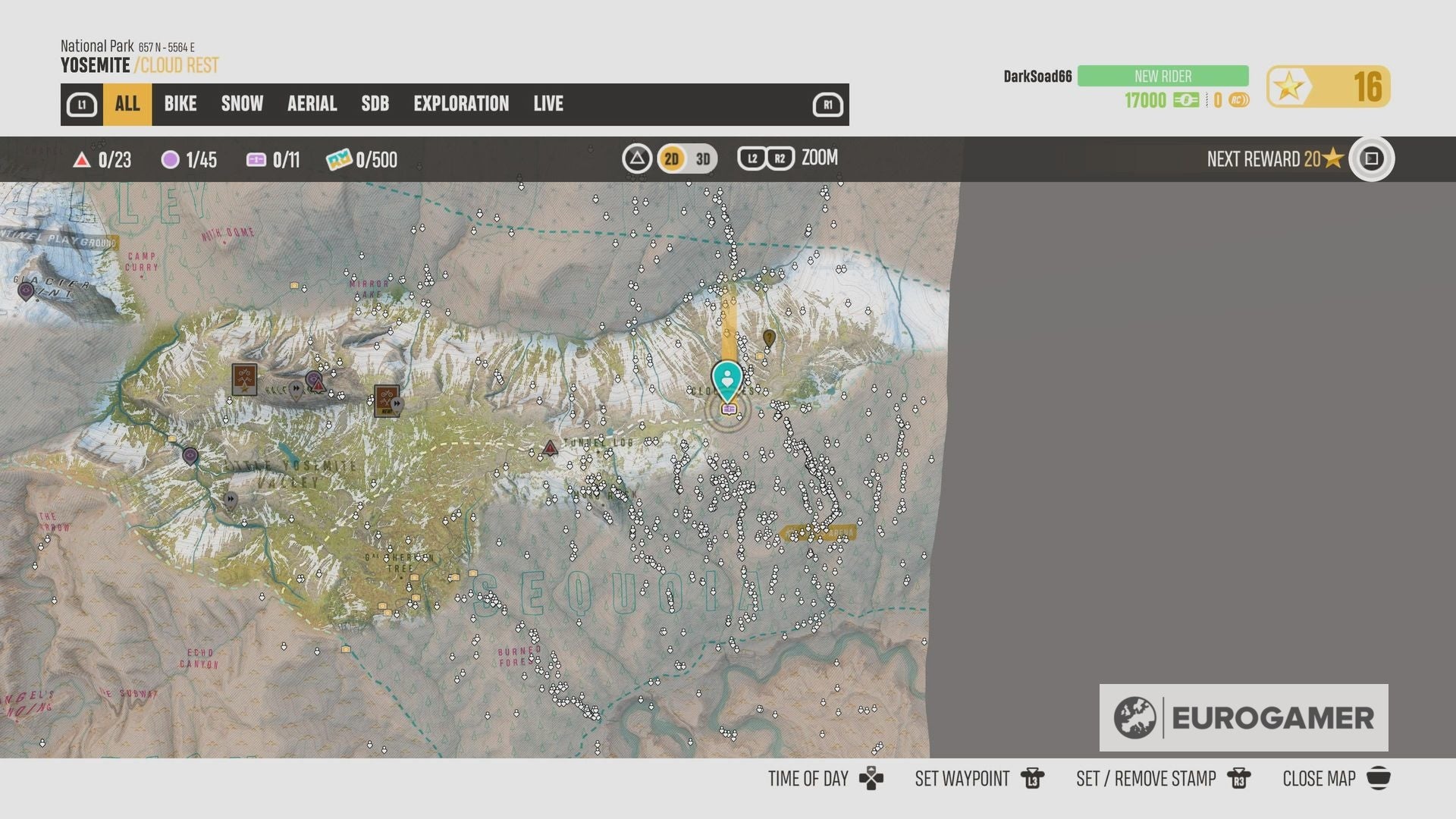Click the triangle button map legend toggle
The image size is (1456, 819).
point(636,158)
